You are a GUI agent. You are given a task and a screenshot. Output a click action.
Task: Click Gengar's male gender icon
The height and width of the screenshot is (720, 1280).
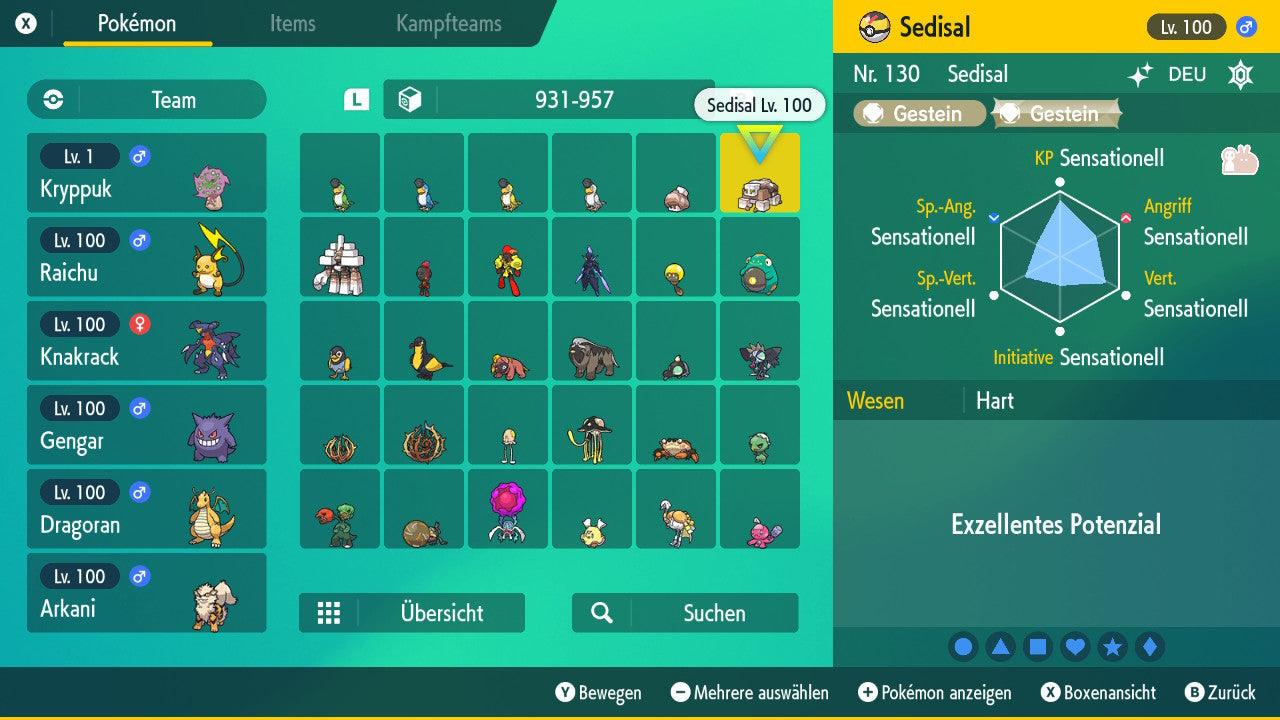(x=139, y=408)
